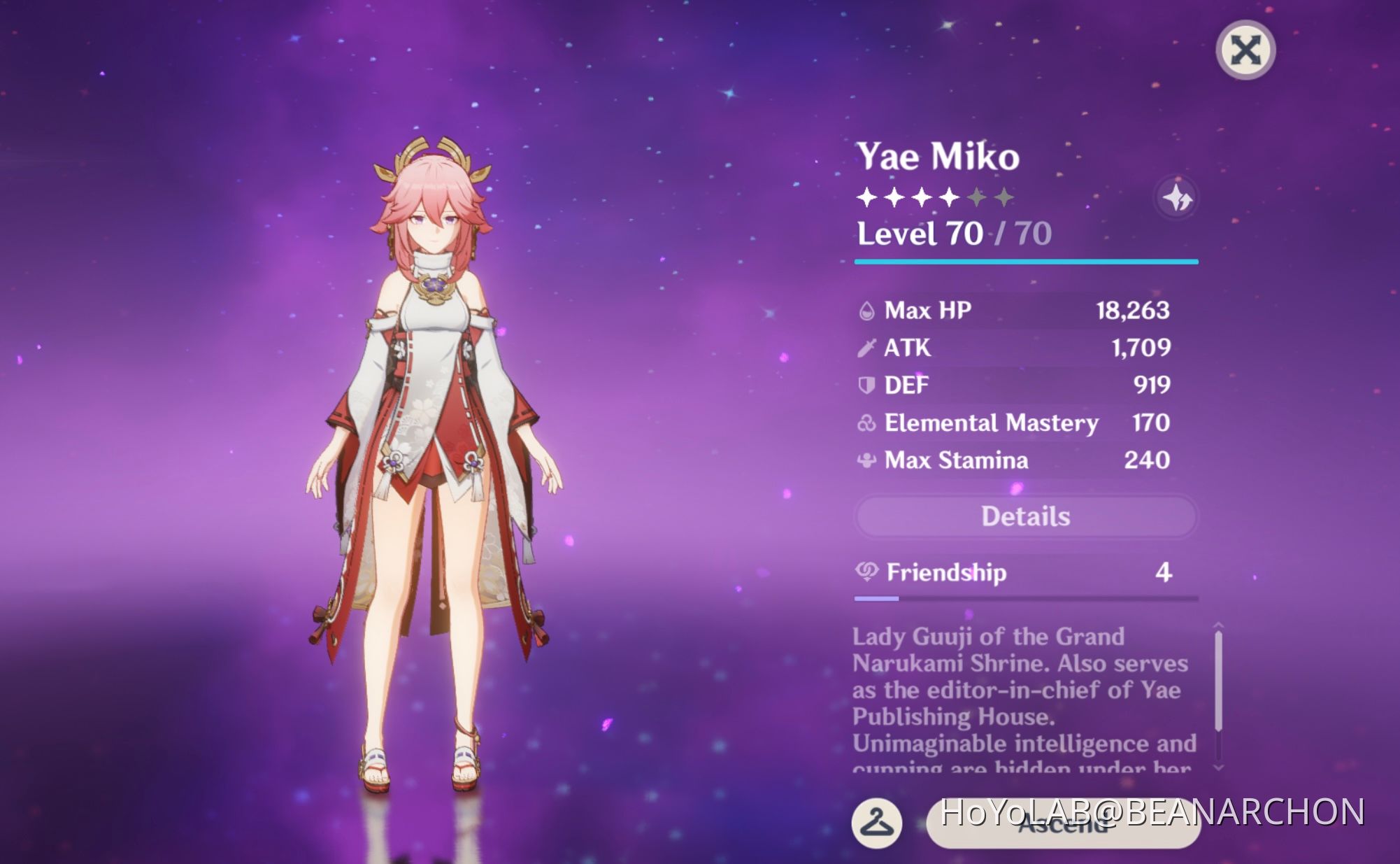The height and width of the screenshot is (864, 1400).
Task: Click the Yae Miko name title
Action: point(939,157)
